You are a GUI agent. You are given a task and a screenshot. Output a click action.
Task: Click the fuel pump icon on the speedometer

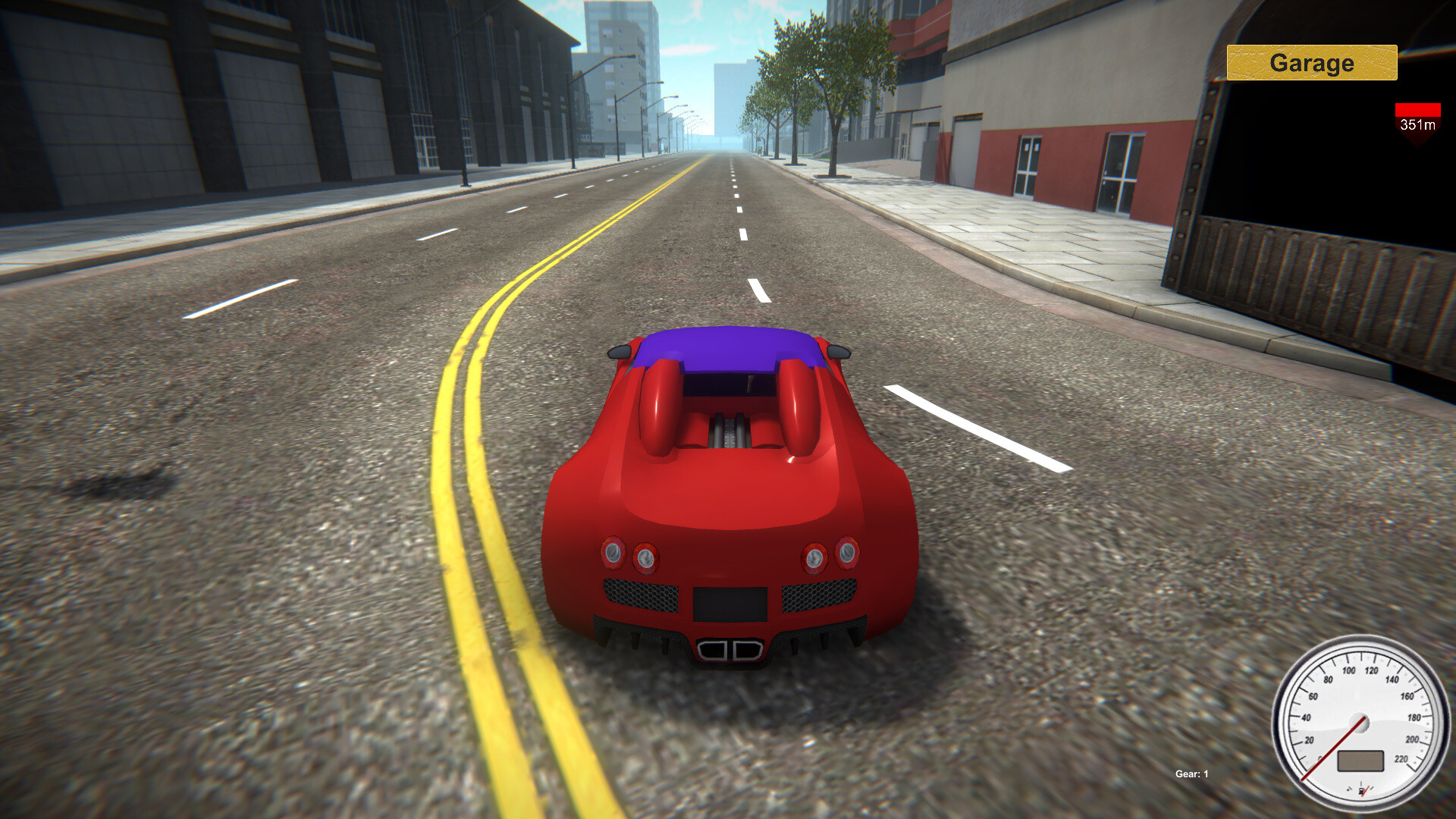(1360, 791)
